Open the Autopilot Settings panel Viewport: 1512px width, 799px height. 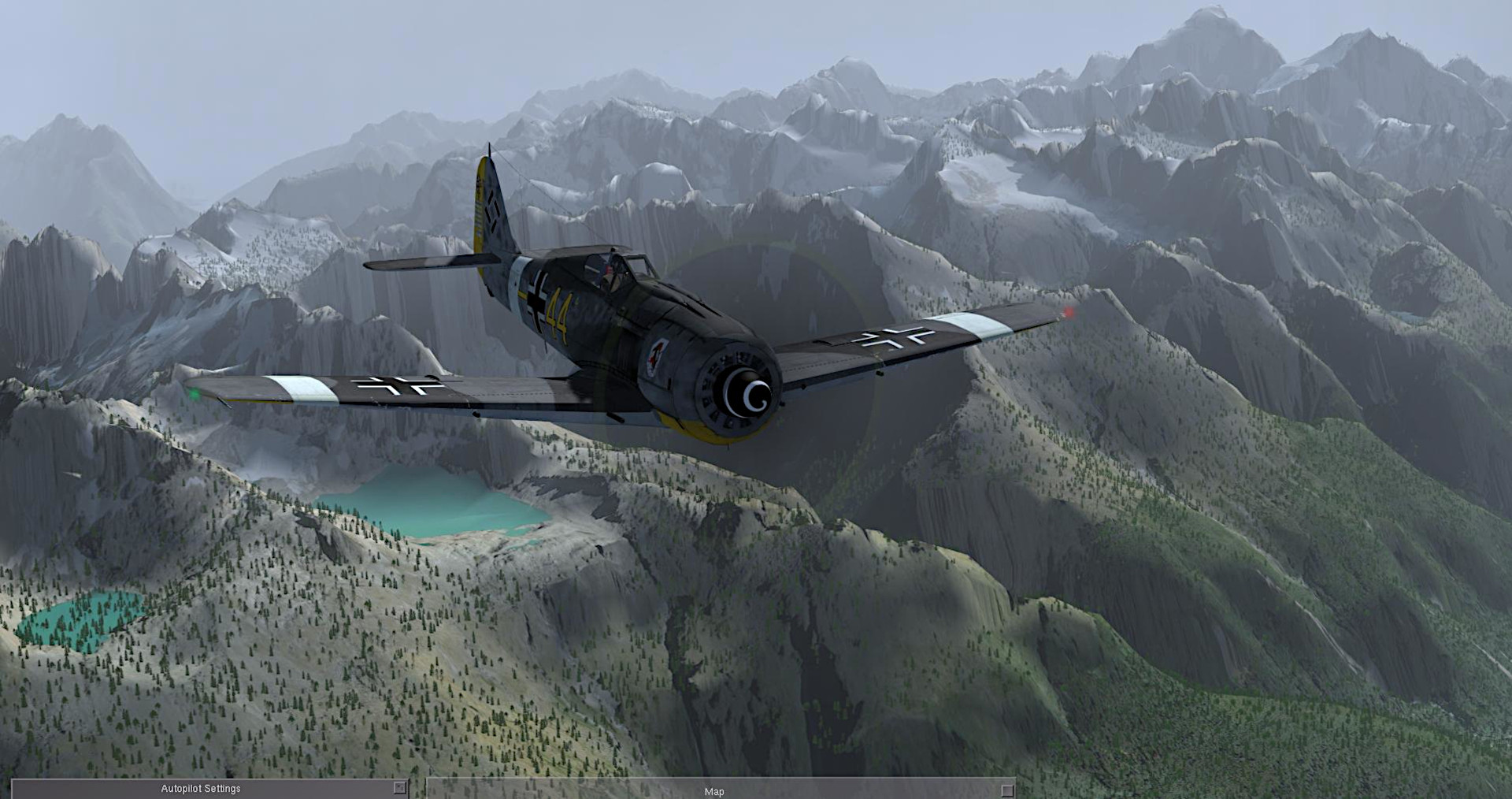tap(201, 789)
